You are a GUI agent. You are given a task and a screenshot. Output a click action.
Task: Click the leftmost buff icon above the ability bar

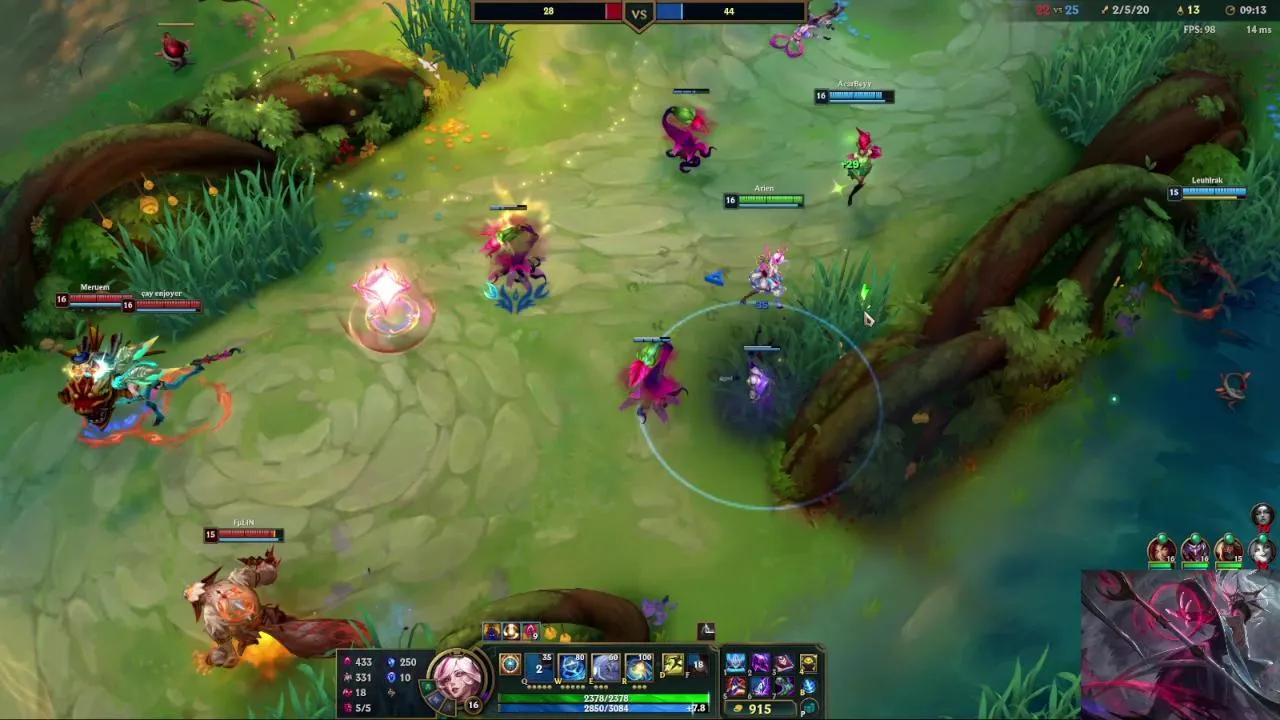click(x=493, y=631)
